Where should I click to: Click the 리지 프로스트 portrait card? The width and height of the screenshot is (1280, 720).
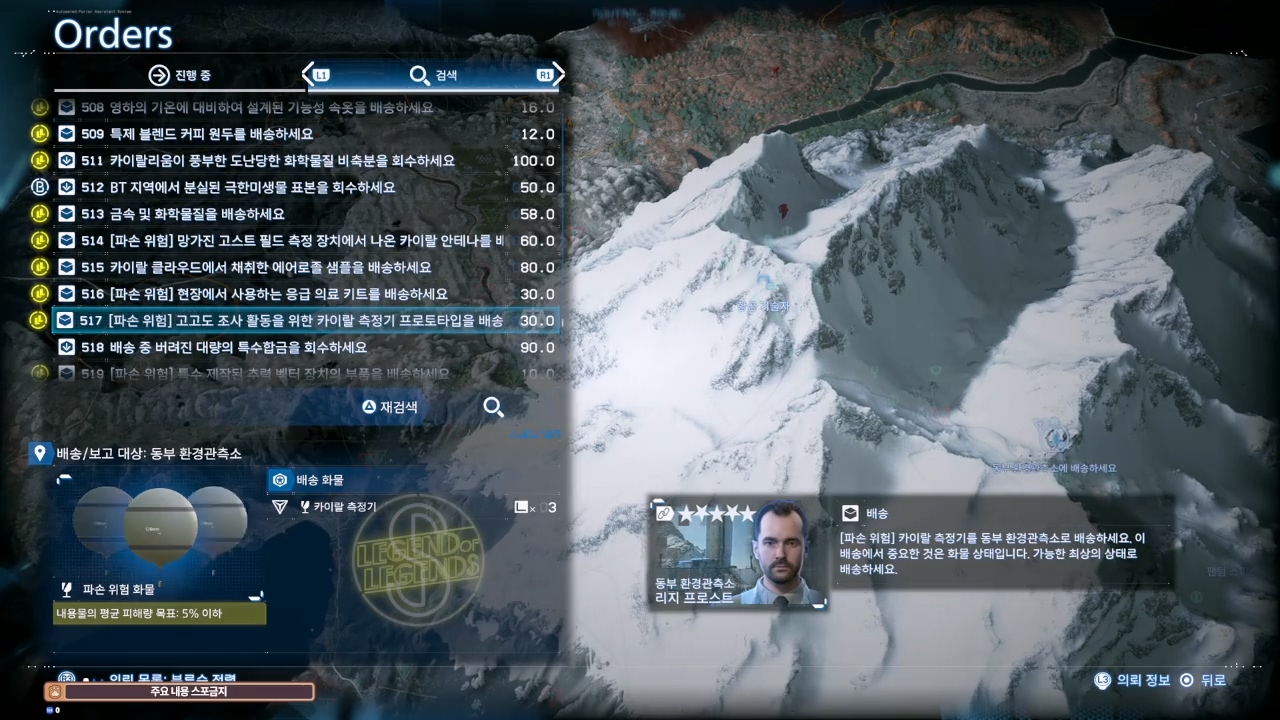(x=738, y=555)
